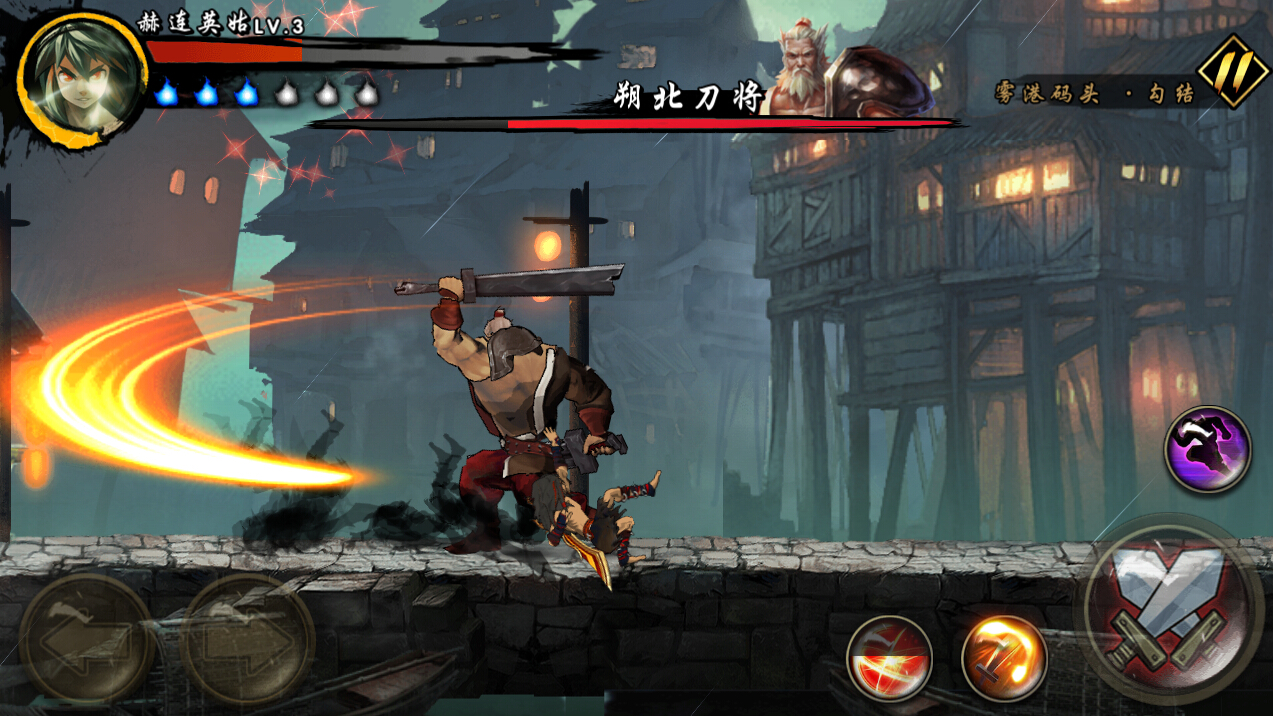Use the orange flame slash skill
Screen dimensions: 1273x716
(x=1003, y=658)
